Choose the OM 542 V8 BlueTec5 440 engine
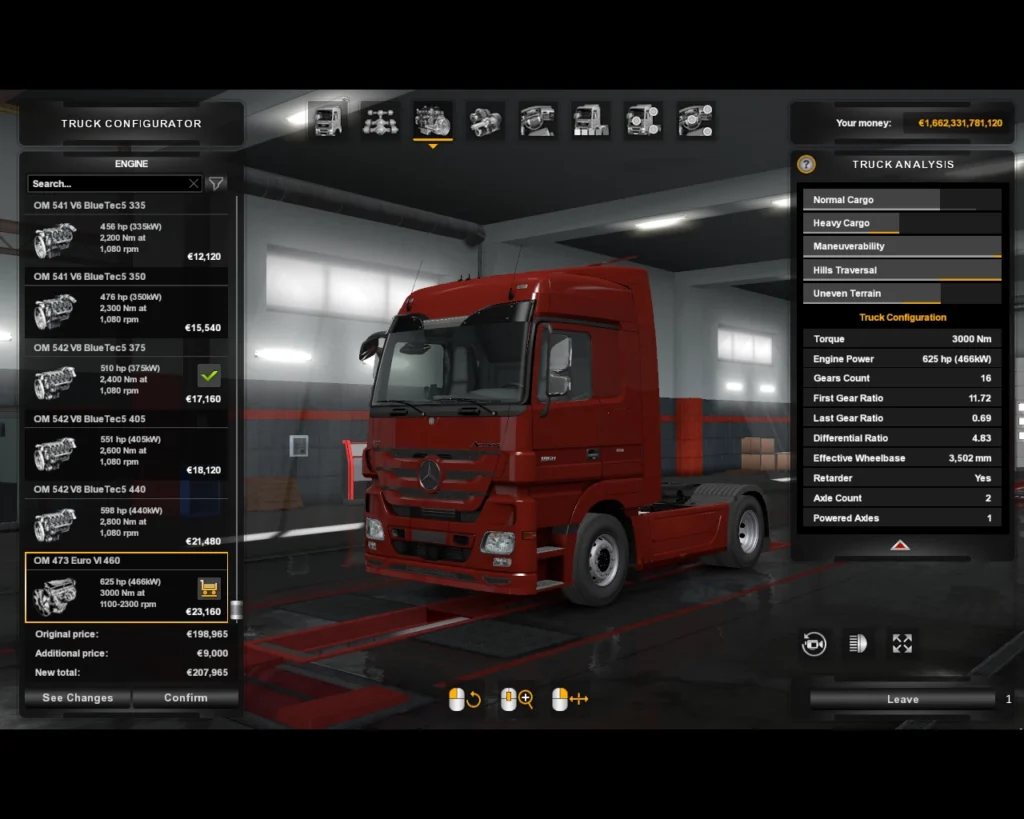The image size is (1024, 819). click(126, 524)
